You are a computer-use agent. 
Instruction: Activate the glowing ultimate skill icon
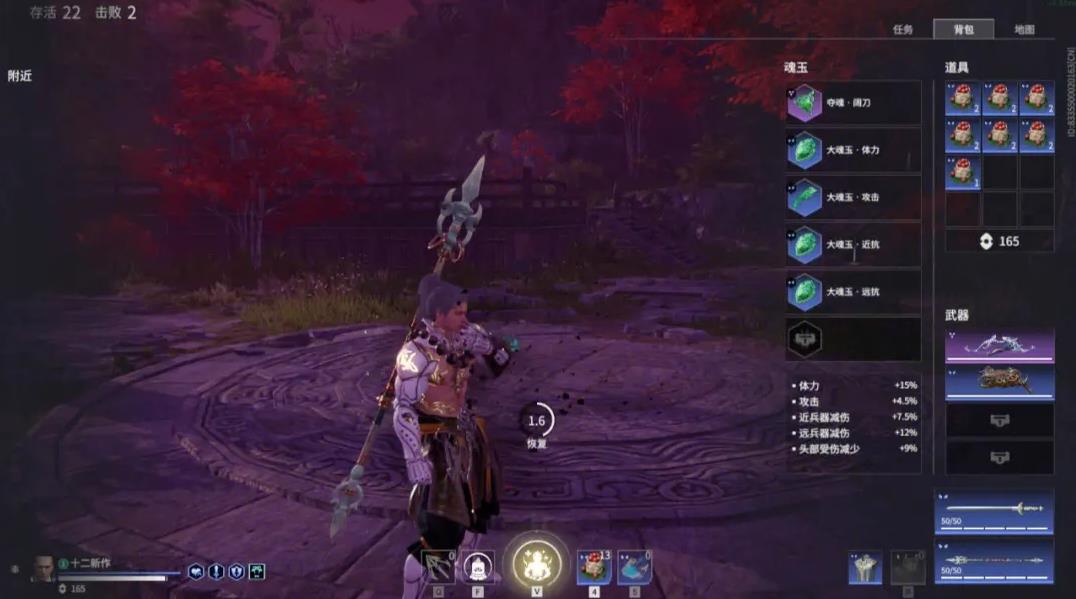pos(536,563)
